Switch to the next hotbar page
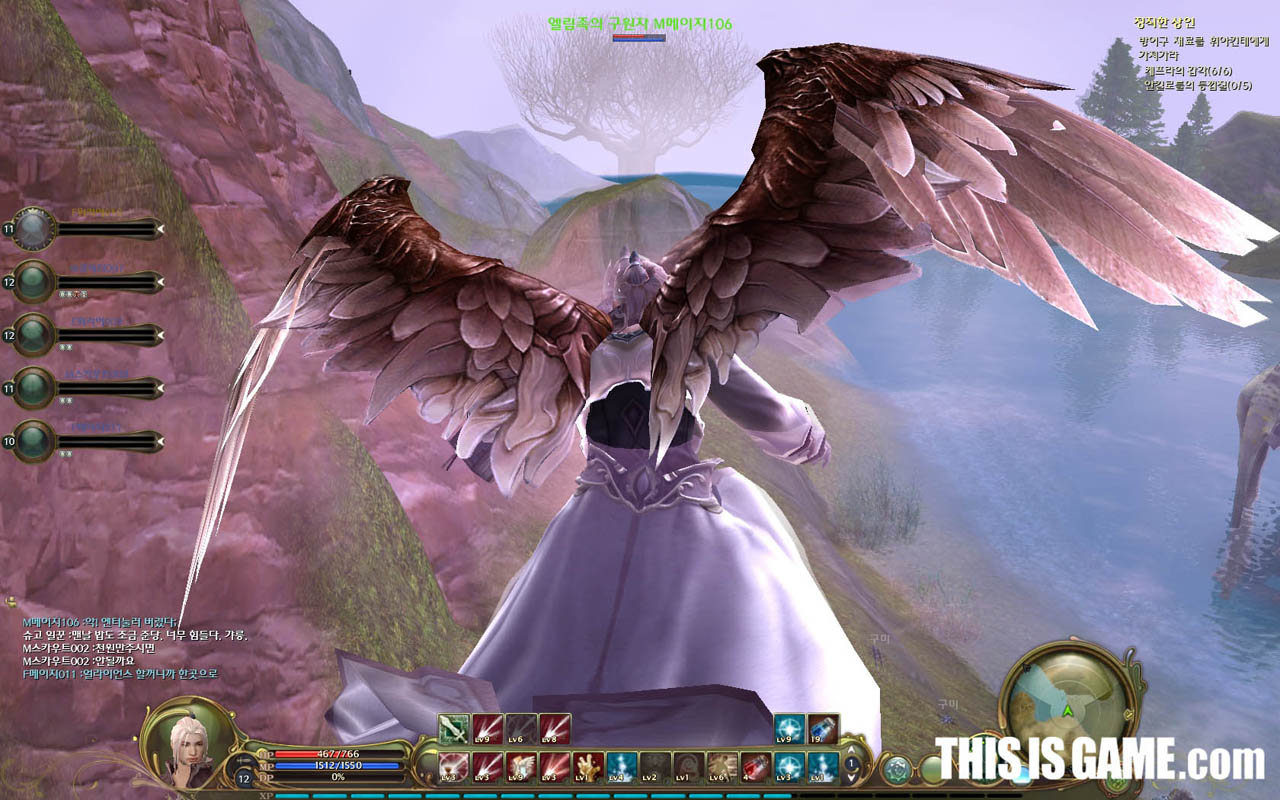Screen dimensions: 1280x800 (x=852, y=778)
